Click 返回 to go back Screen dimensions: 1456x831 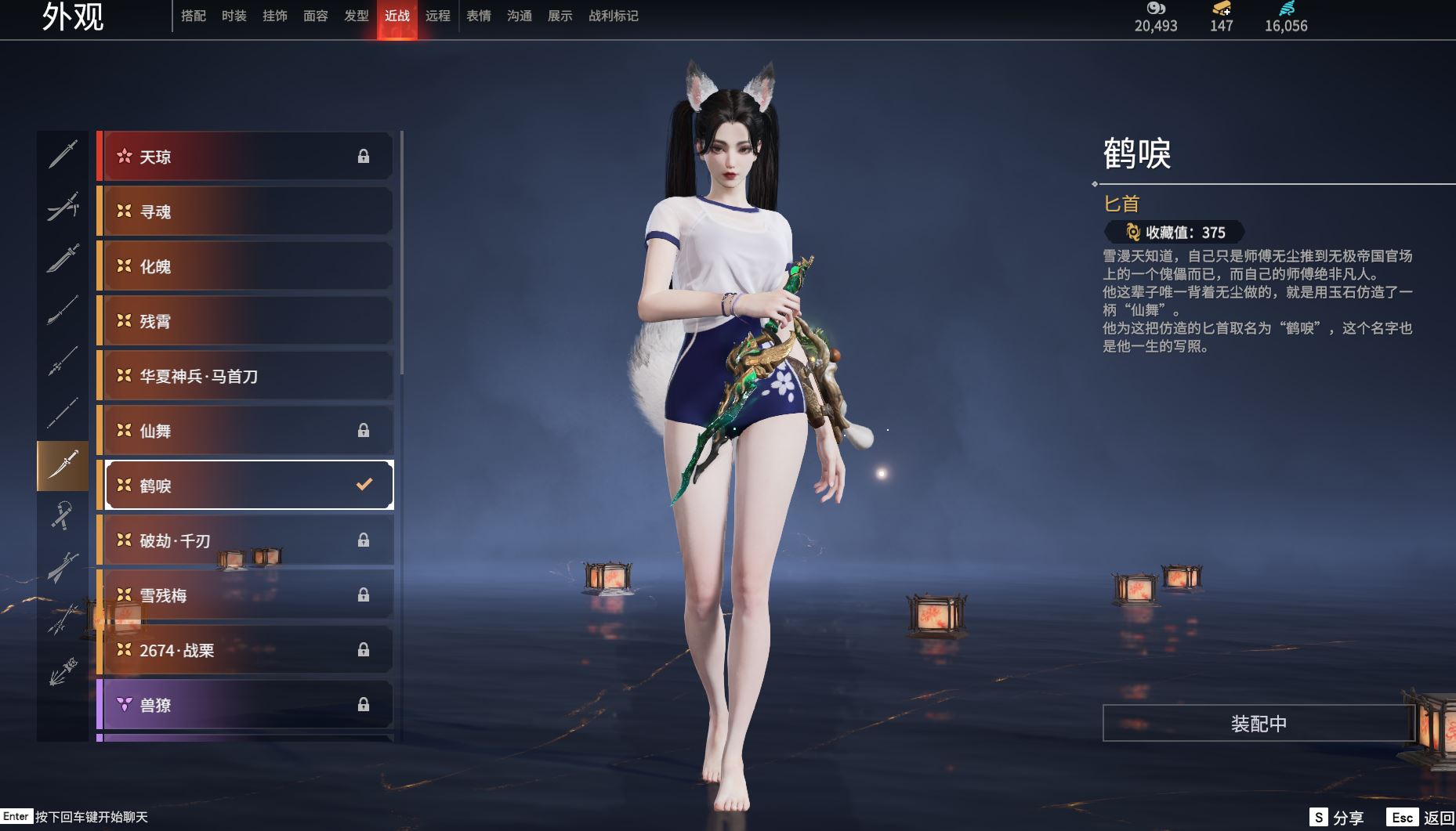1421,818
